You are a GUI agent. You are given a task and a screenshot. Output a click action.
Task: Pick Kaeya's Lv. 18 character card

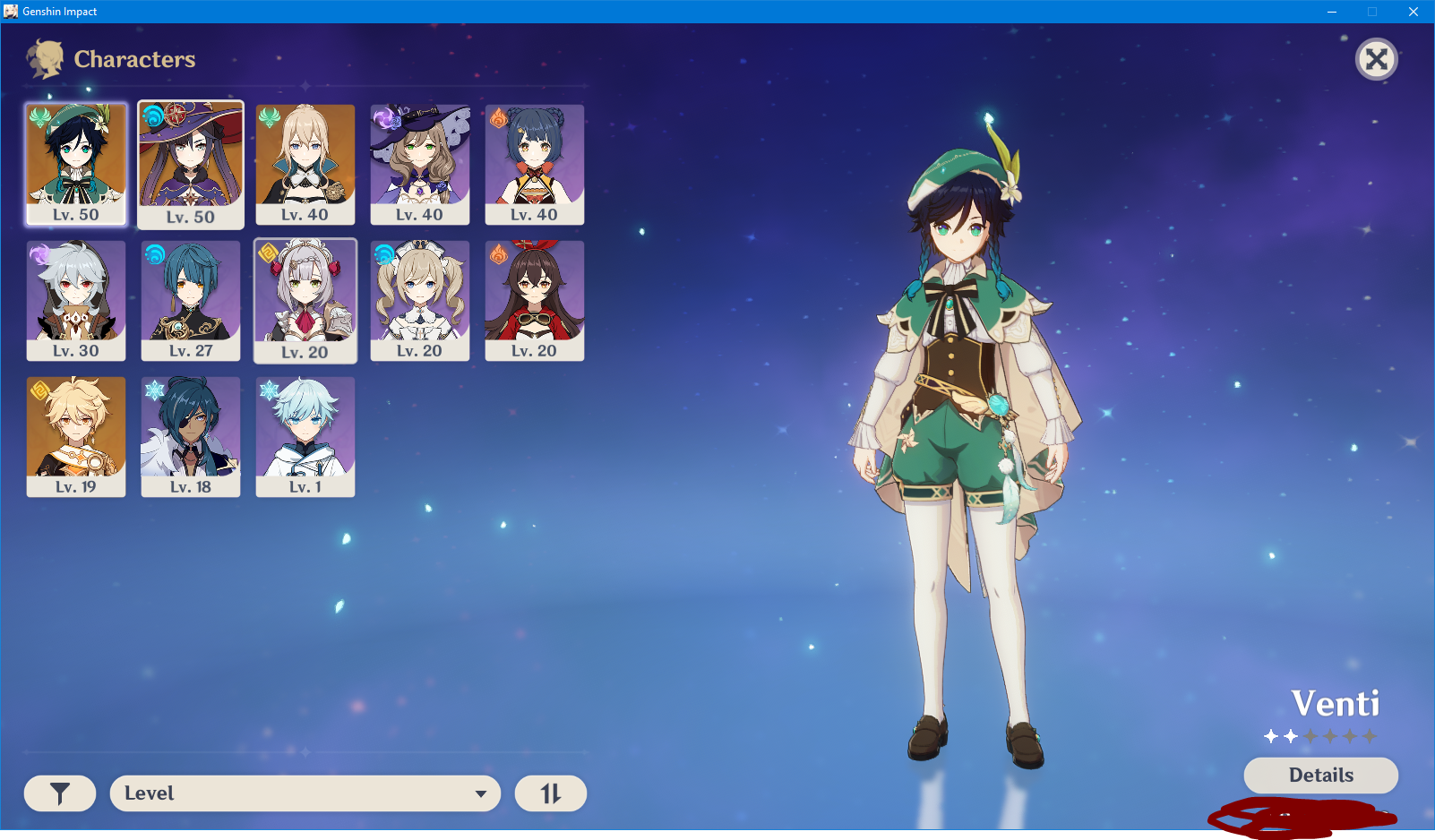coord(191,435)
